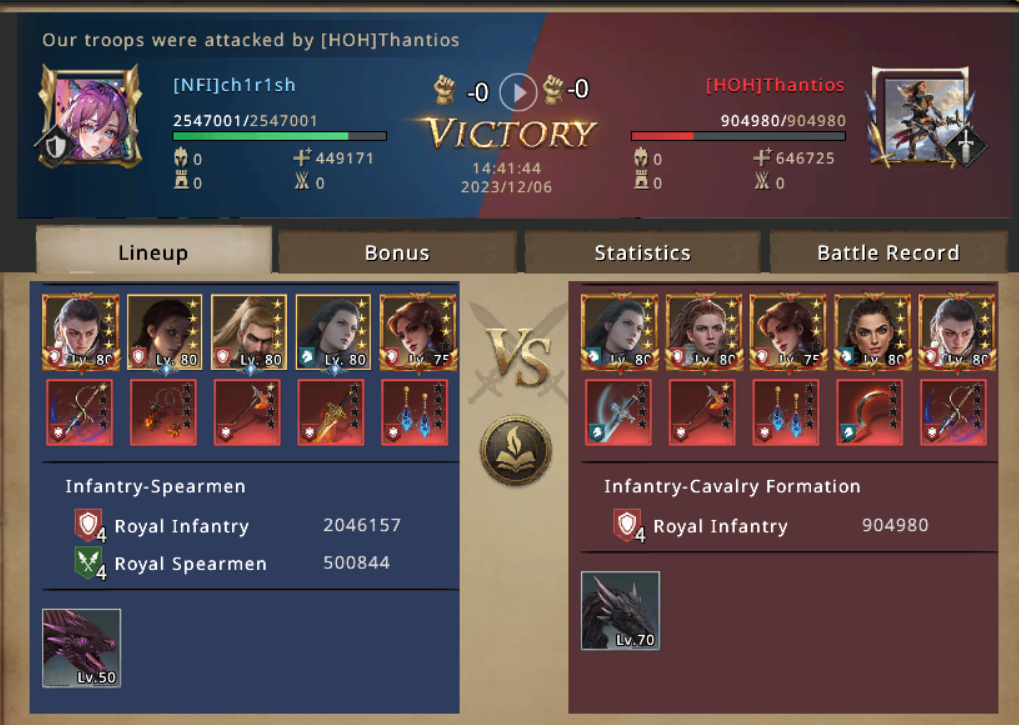Show the Statistics tab
Screen dimensions: 1019x725
pos(642,252)
